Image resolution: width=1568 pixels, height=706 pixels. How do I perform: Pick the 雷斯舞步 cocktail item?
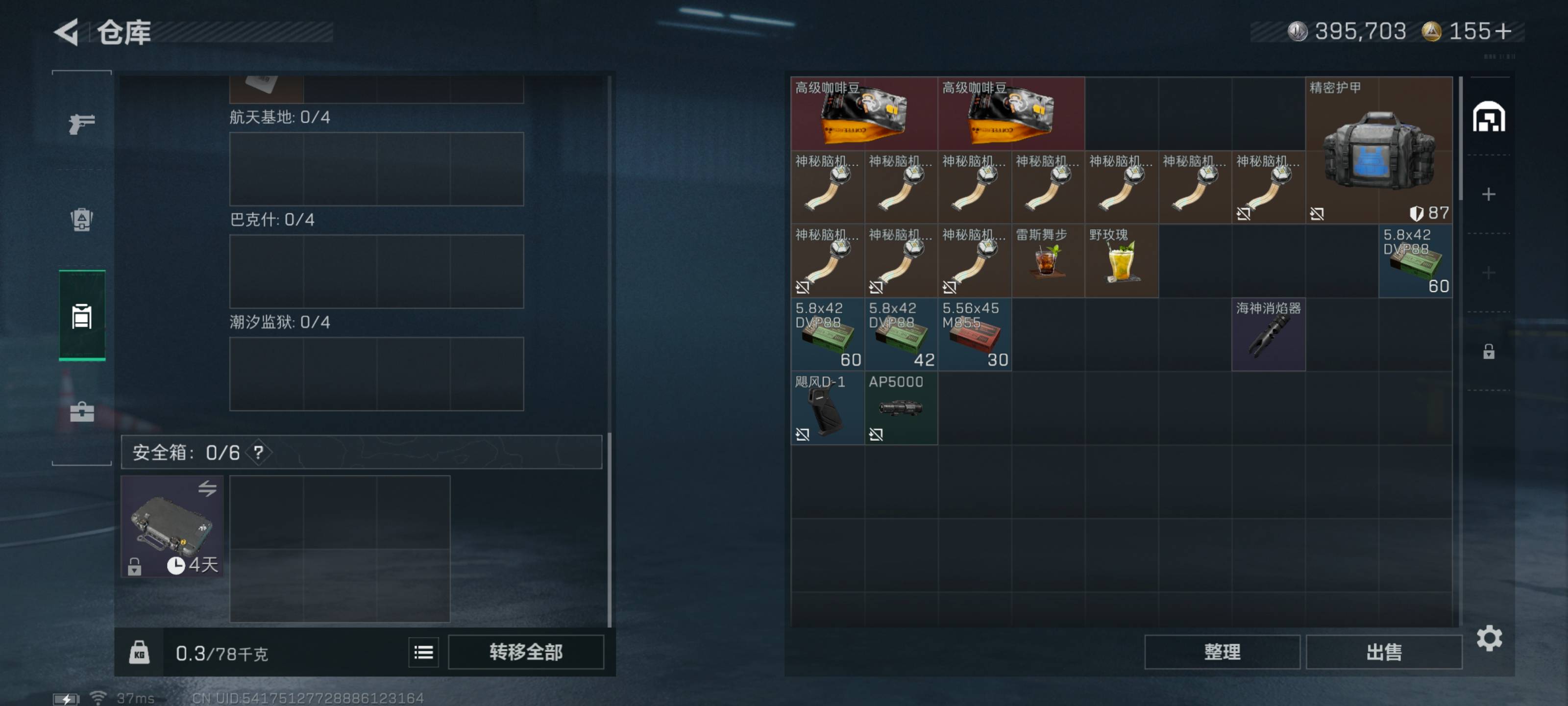[x=1048, y=261]
